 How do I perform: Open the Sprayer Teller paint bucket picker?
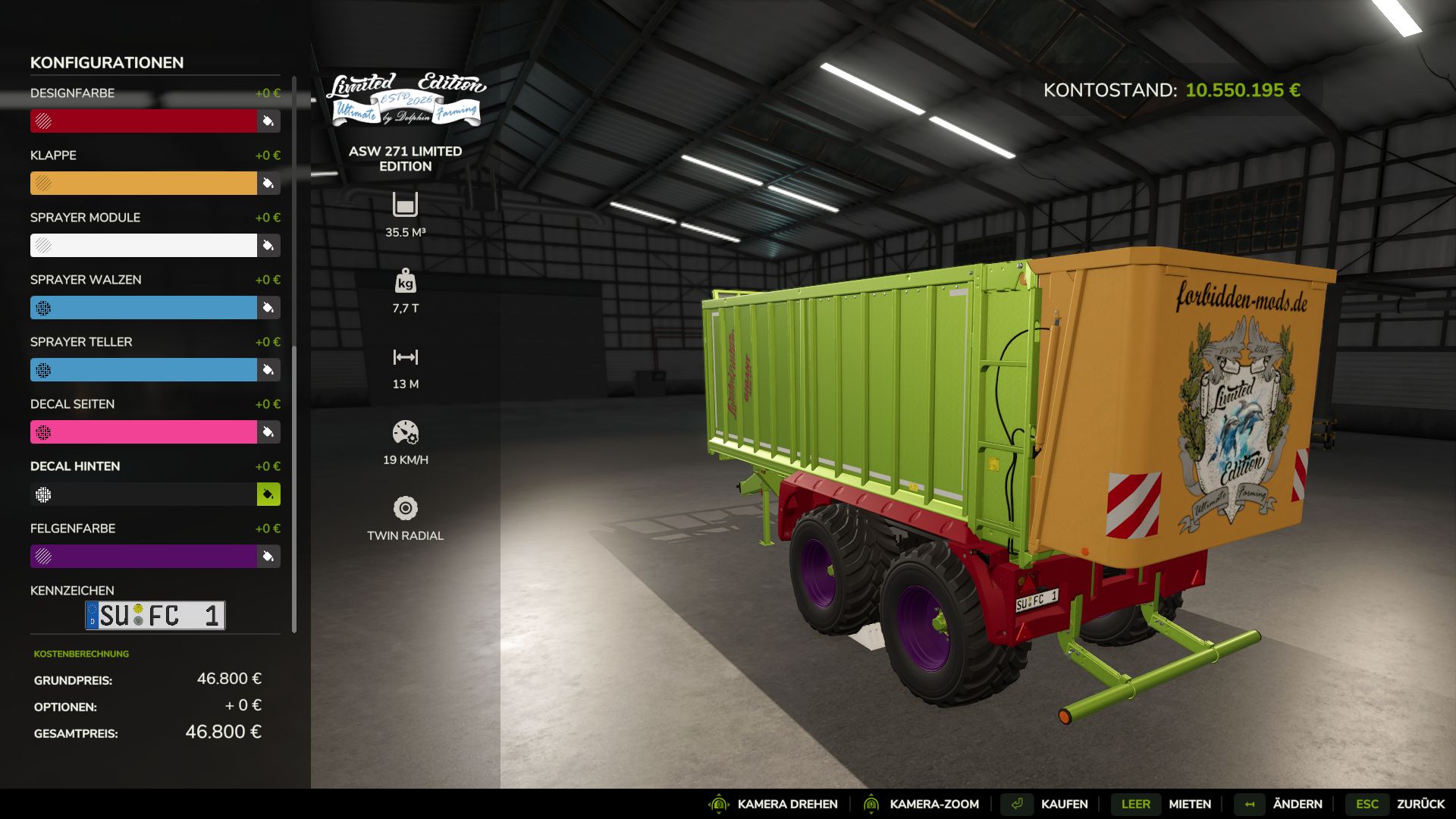click(x=267, y=370)
